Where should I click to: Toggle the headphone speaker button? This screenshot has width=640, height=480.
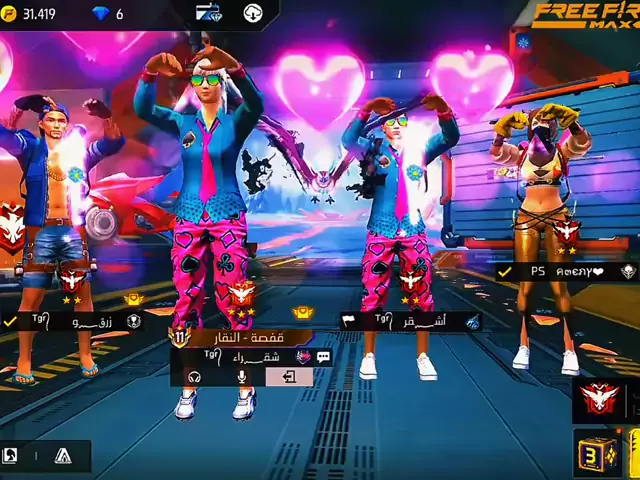point(195,377)
